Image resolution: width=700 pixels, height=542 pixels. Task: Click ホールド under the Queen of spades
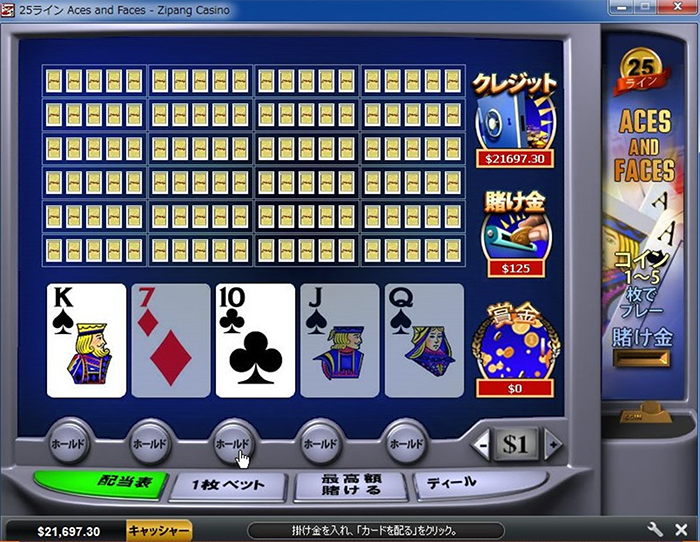click(x=404, y=441)
